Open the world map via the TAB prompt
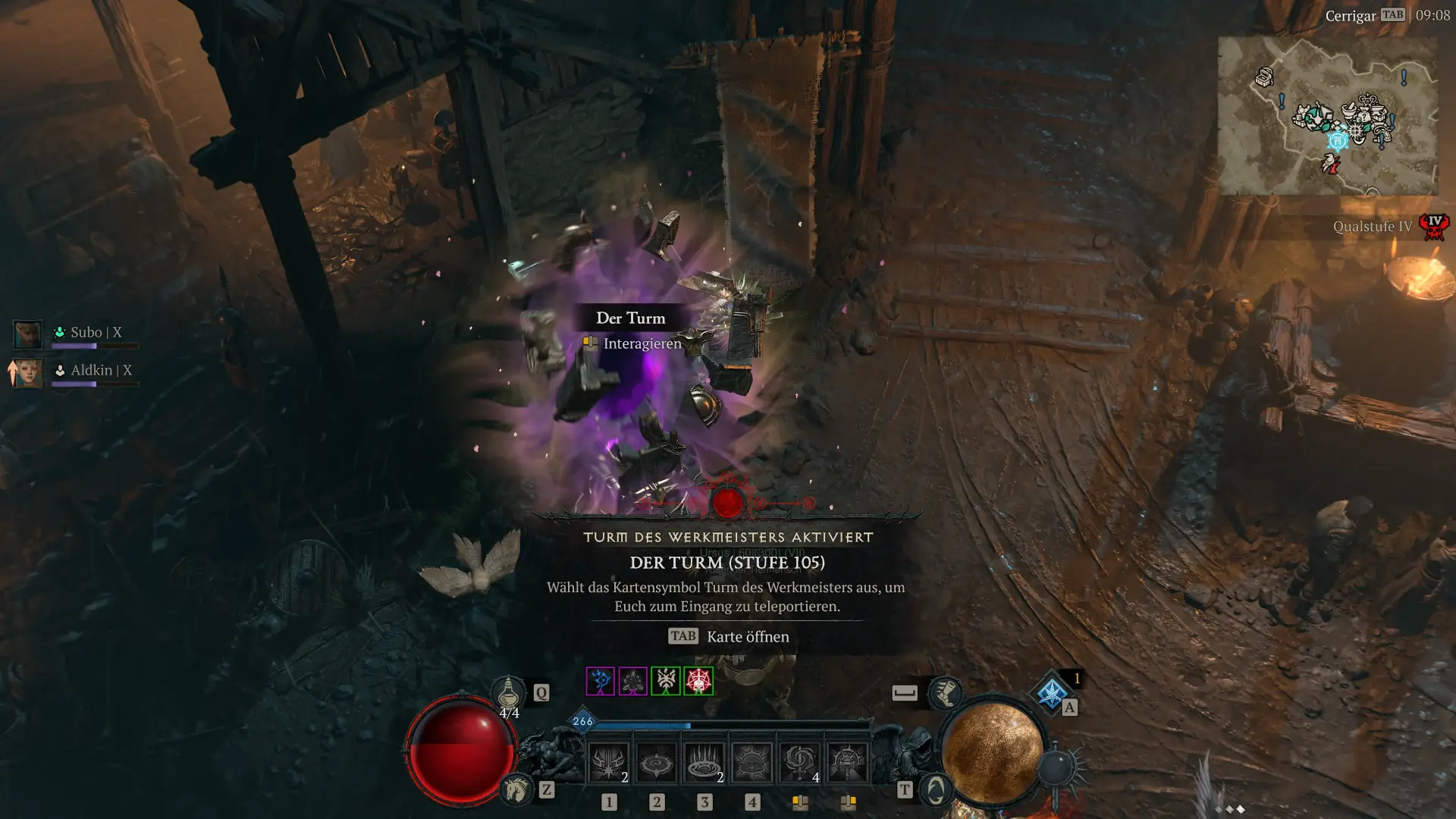 click(682, 636)
